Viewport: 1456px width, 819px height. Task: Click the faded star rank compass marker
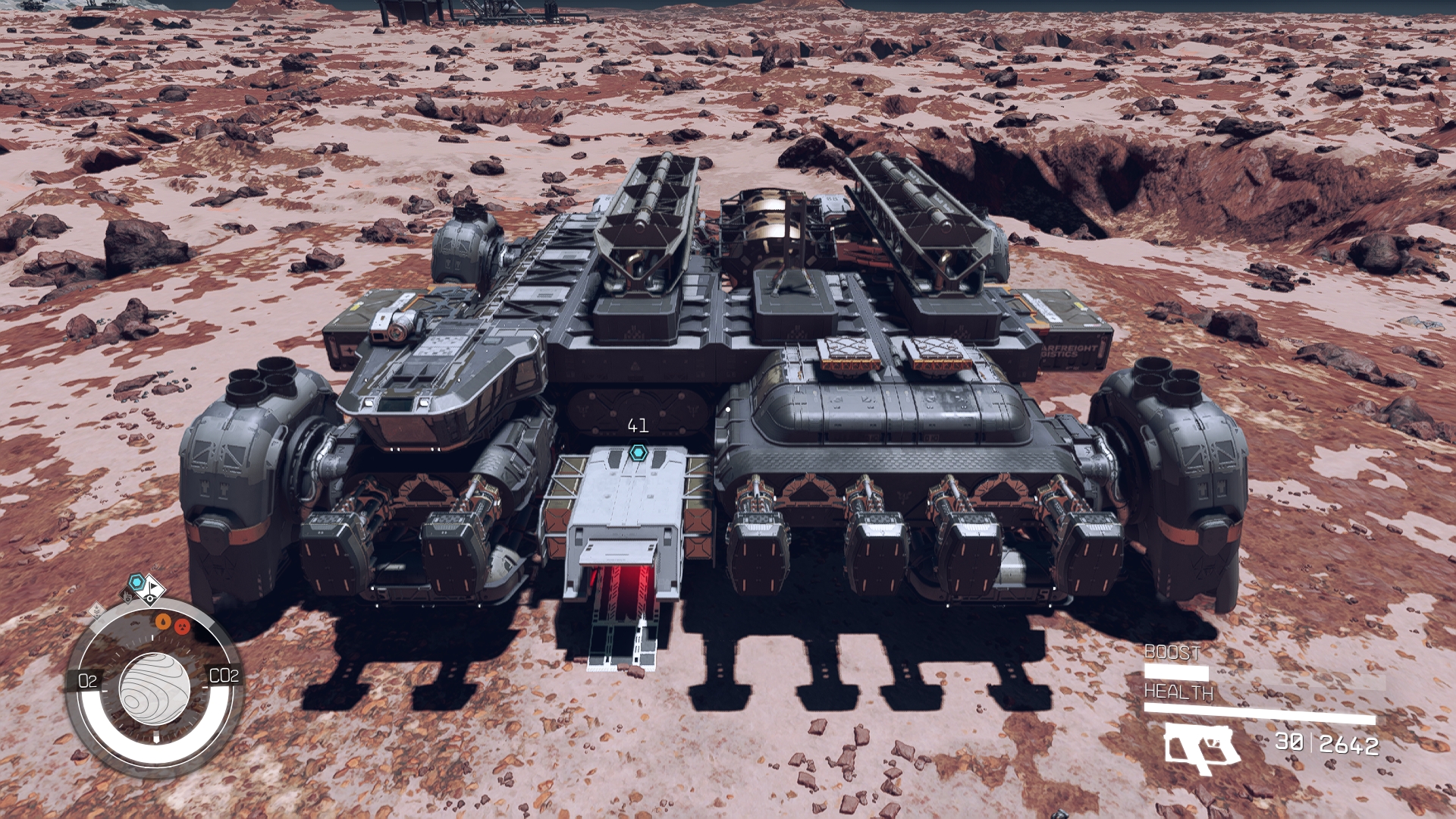(96, 610)
